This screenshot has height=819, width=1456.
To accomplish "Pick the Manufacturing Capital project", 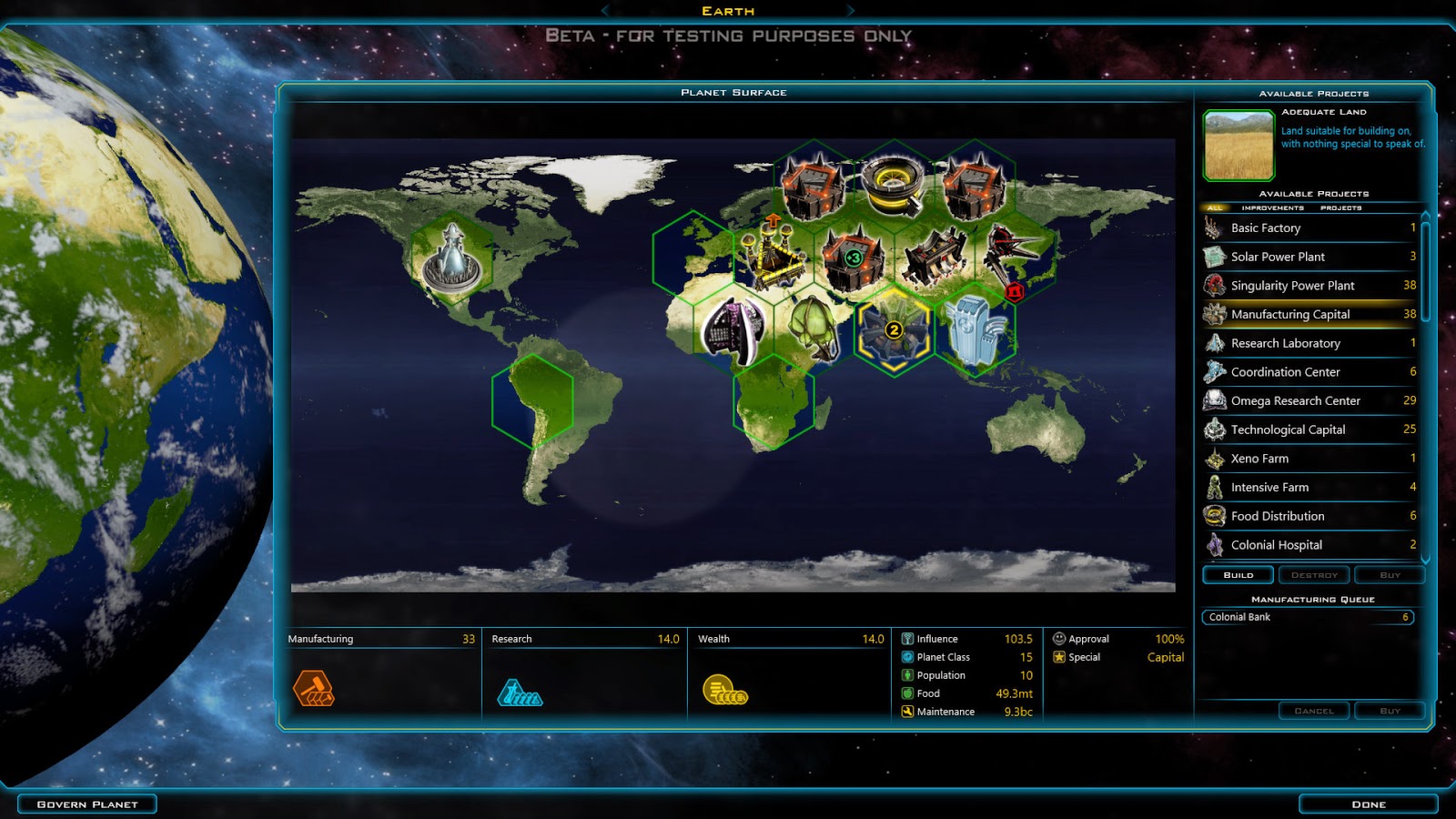I will (x=1310, y=315).
